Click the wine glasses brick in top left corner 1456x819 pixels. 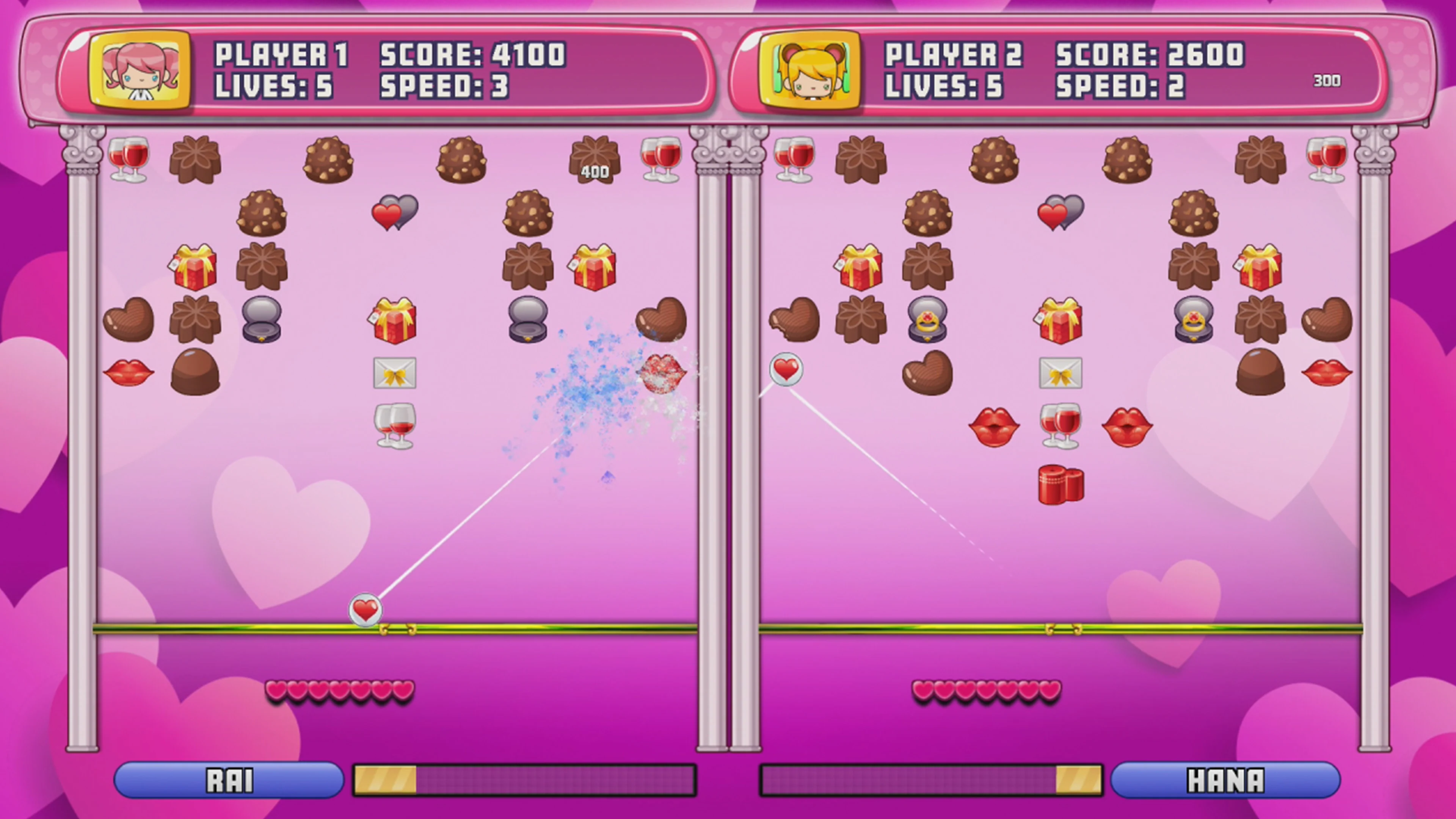click(x=129, y=160)
